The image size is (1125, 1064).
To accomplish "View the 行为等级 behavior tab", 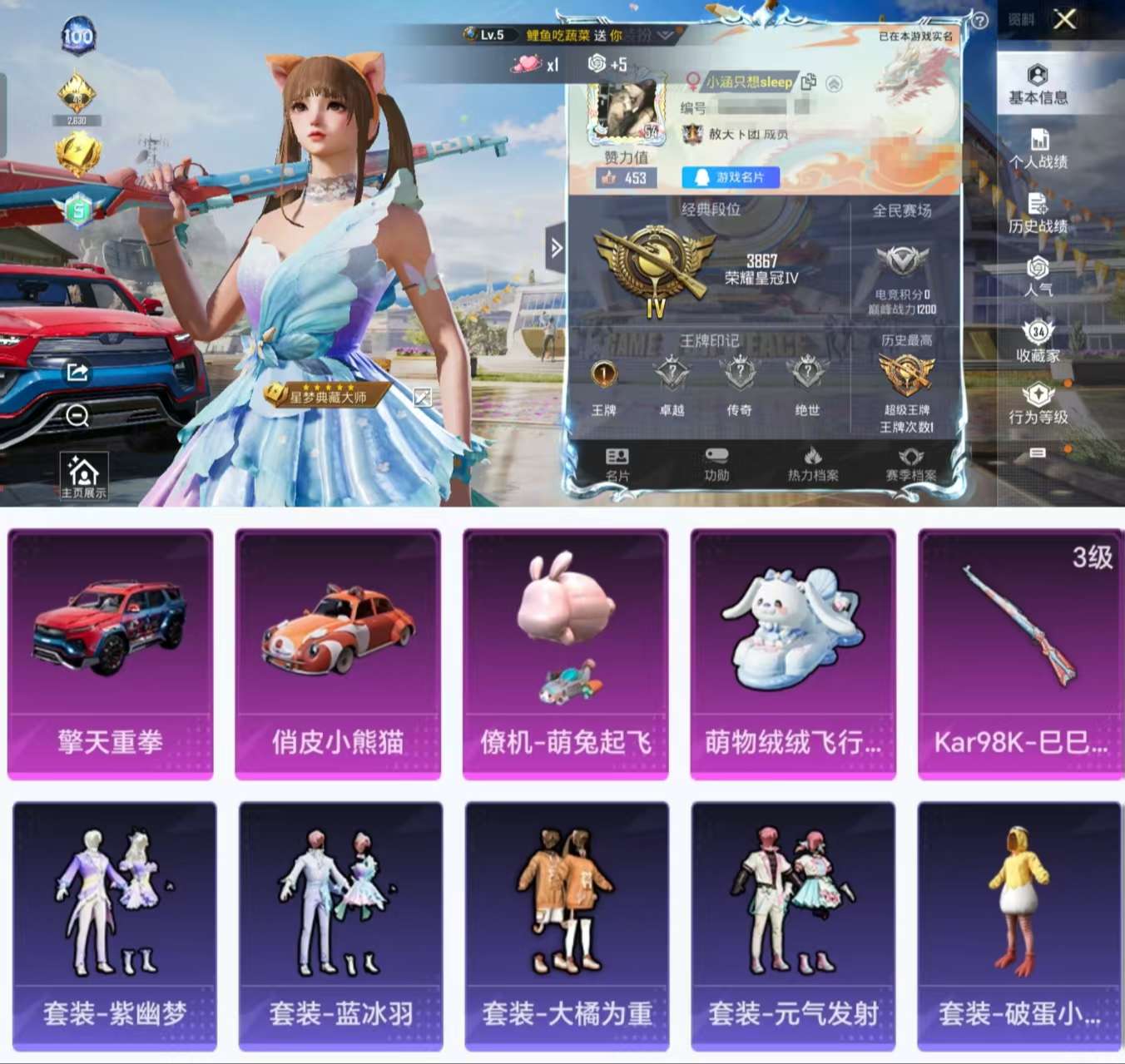I will [x=1038, y=404].
